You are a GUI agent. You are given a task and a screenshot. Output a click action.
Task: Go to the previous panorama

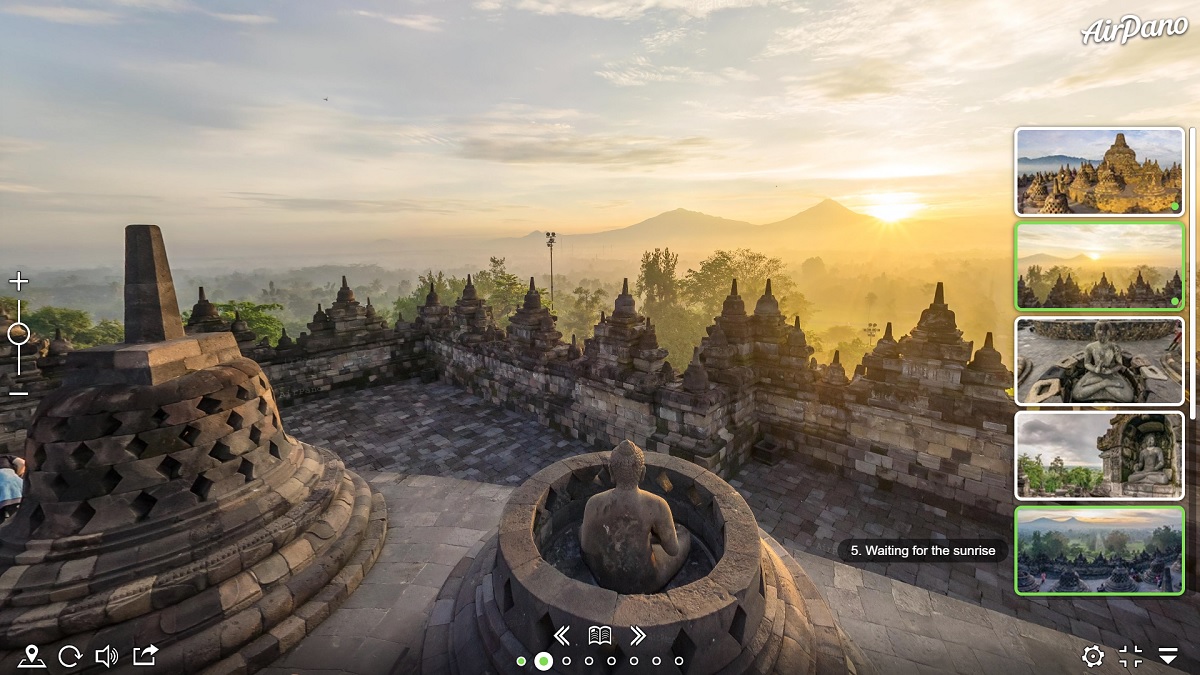tap(562, 635)
